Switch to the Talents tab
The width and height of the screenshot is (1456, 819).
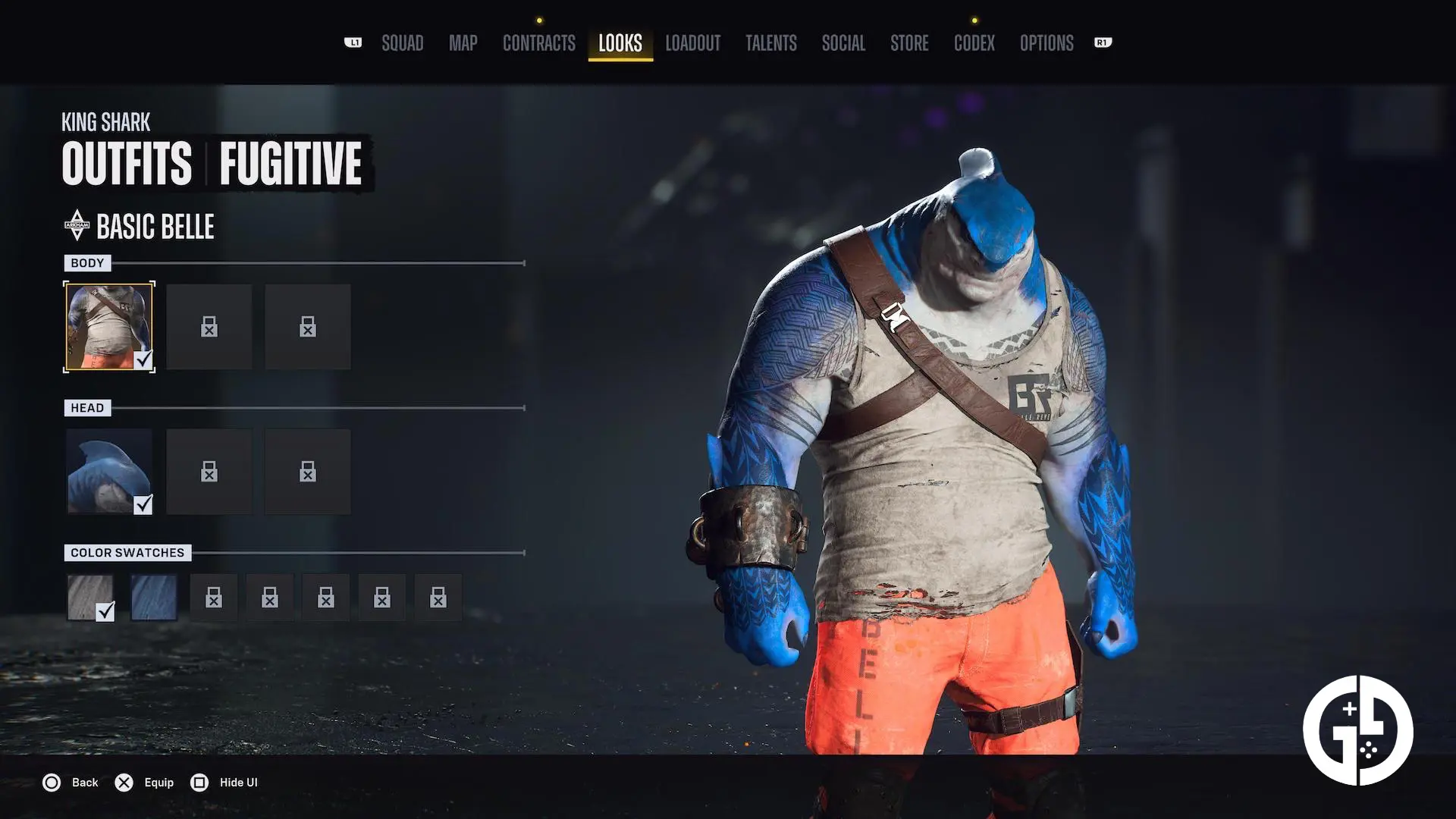pyautogui.click(x=771, y=43)
